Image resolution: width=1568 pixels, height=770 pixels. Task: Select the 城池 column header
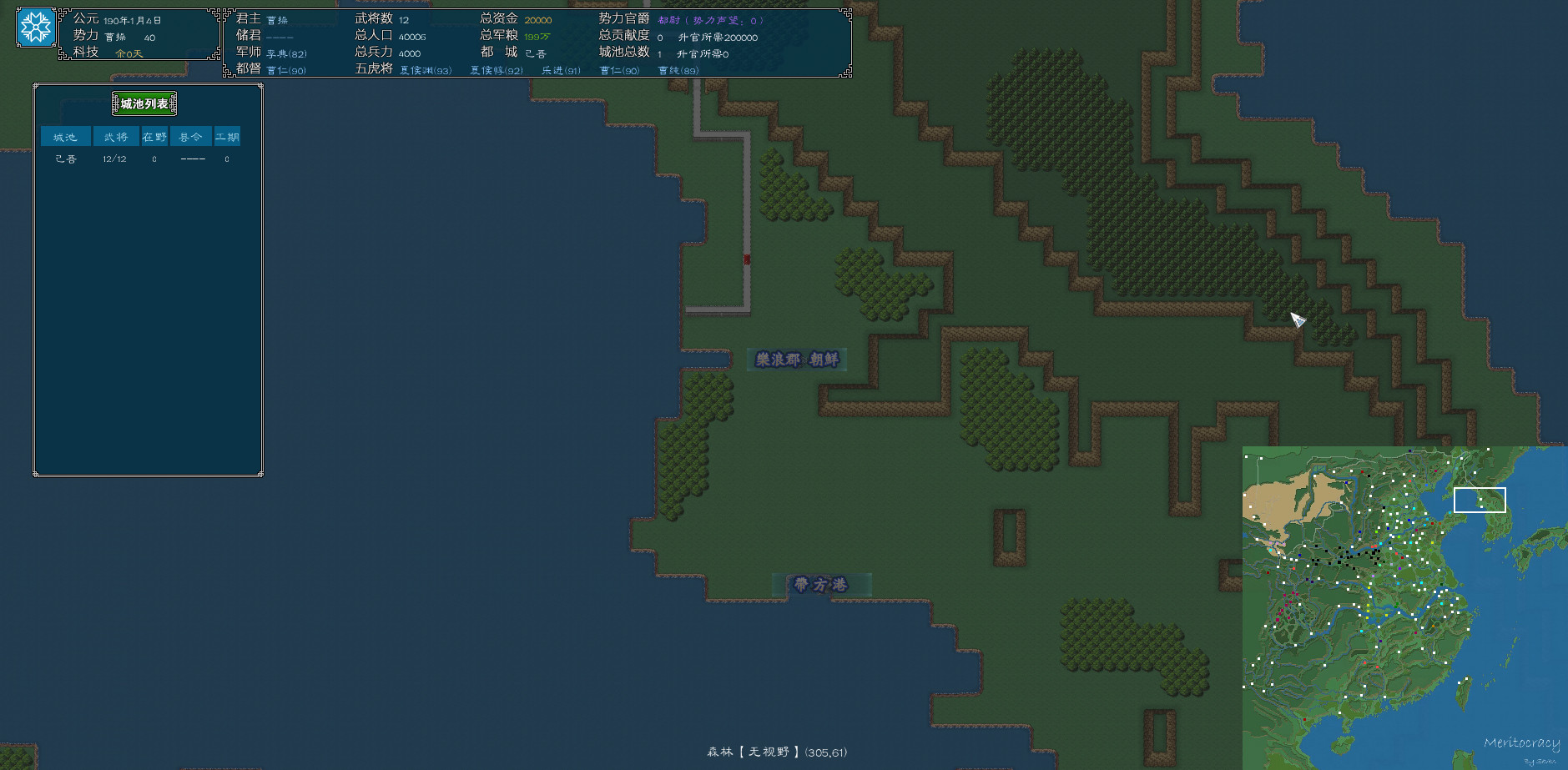point(64,136)
